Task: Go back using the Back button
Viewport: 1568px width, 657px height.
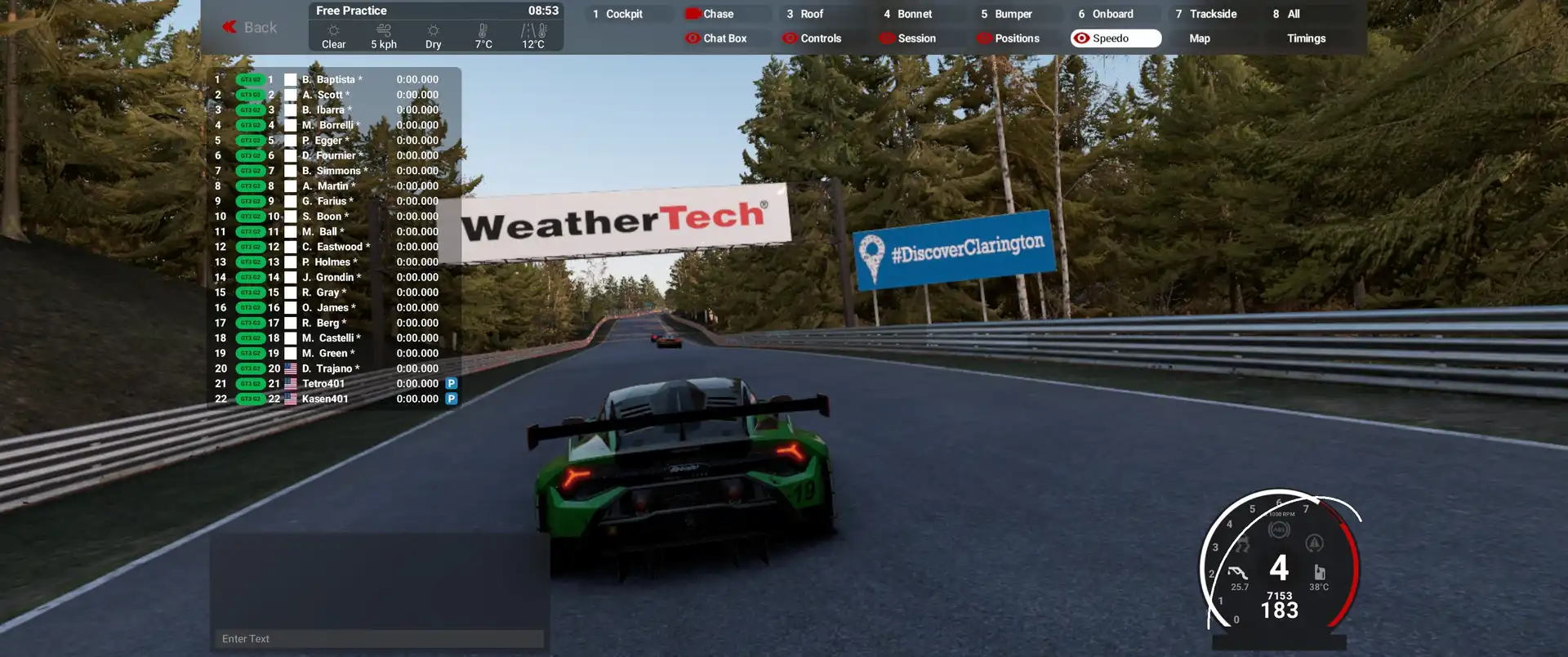Action: click(250, 27)
